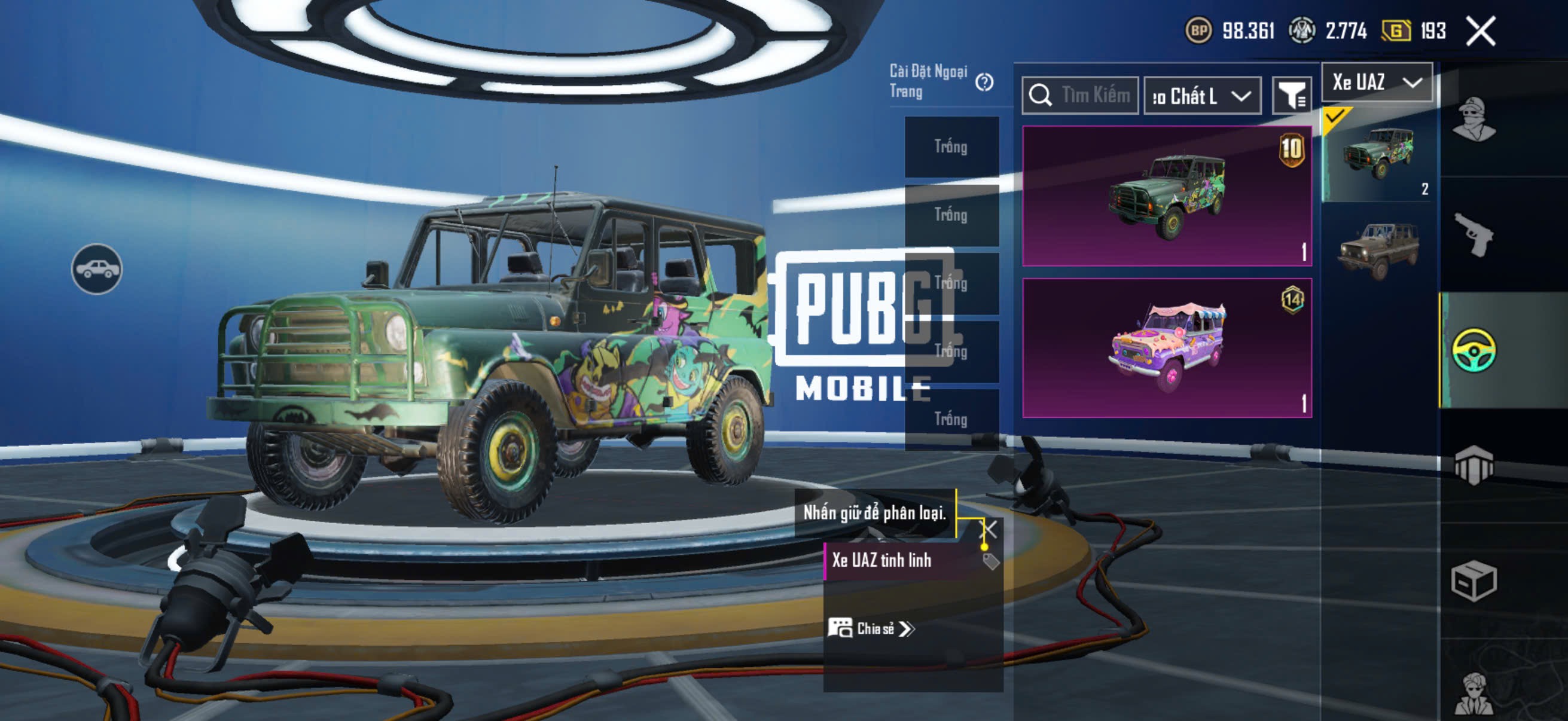Share the skin via Chia sẻ
The height and width of the screenshot is (721, 1568).
pyautogui.click(x=872, y=628)
